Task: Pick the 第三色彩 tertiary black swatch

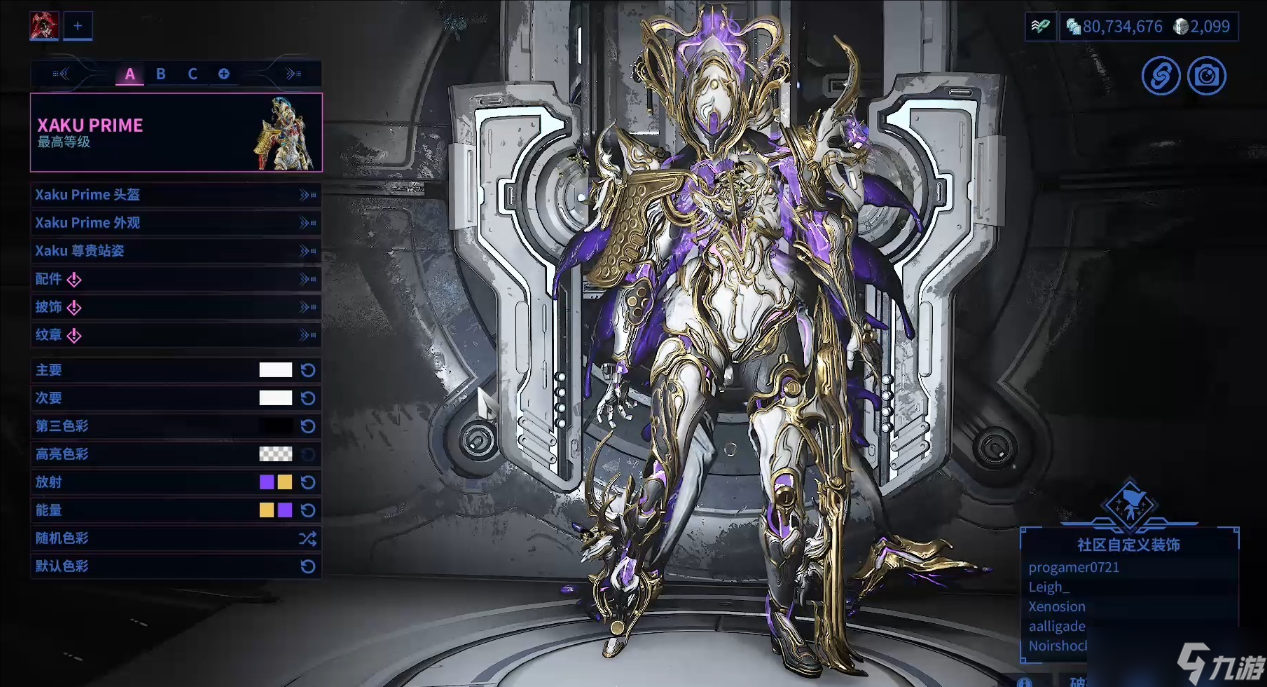Action: [x=276, y=426]
